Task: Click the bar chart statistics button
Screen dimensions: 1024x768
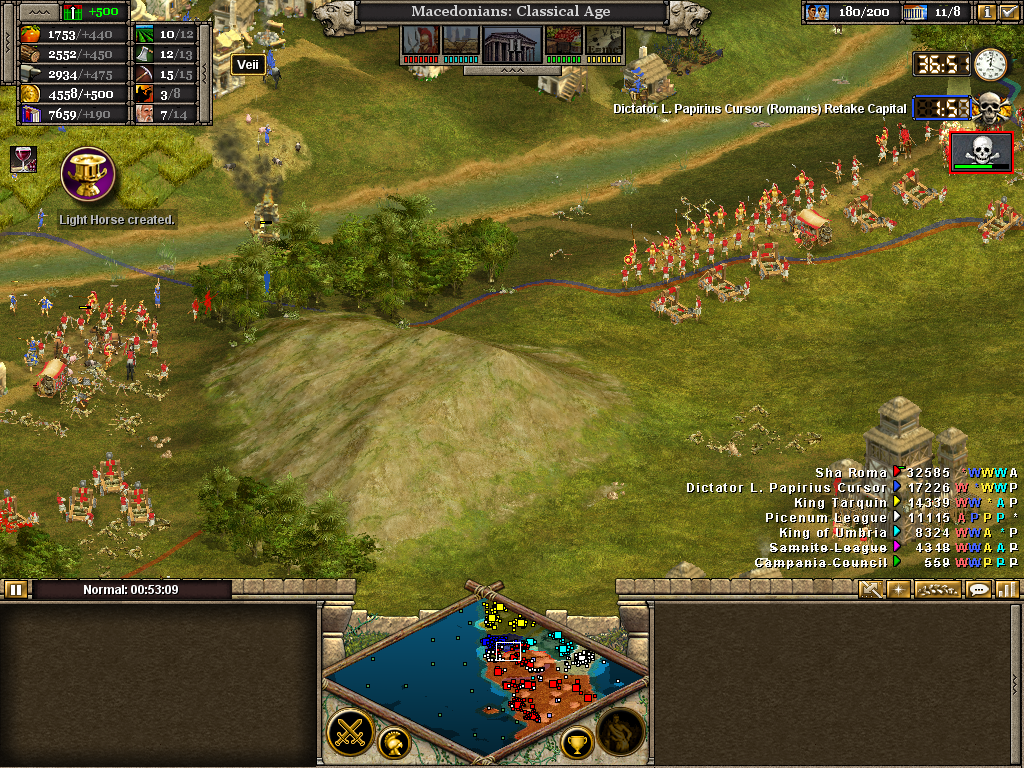Action: pos(1005,589)
